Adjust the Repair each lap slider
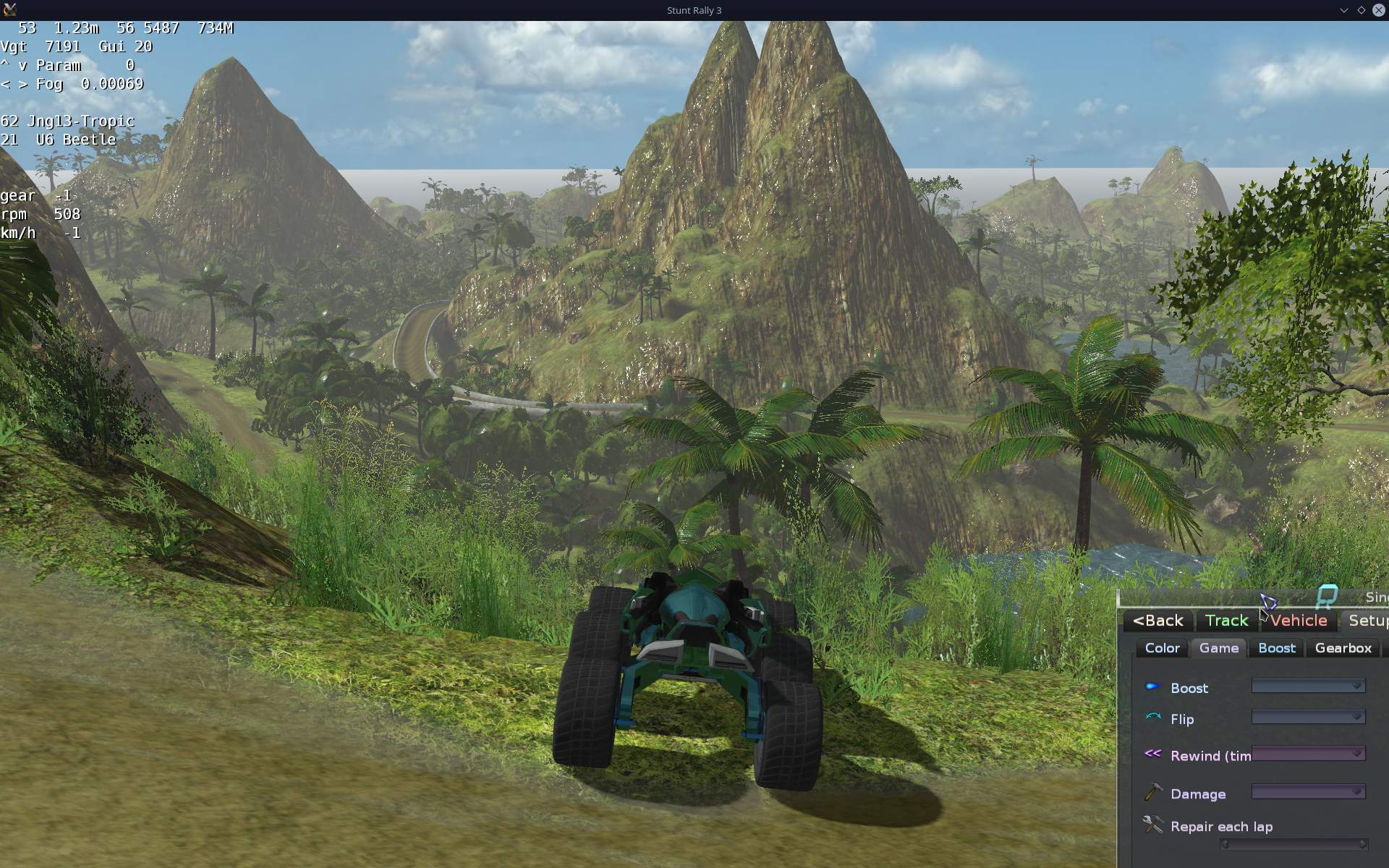The width and height of the screenshot is (1389, 868). click(x=1293, y=844)
